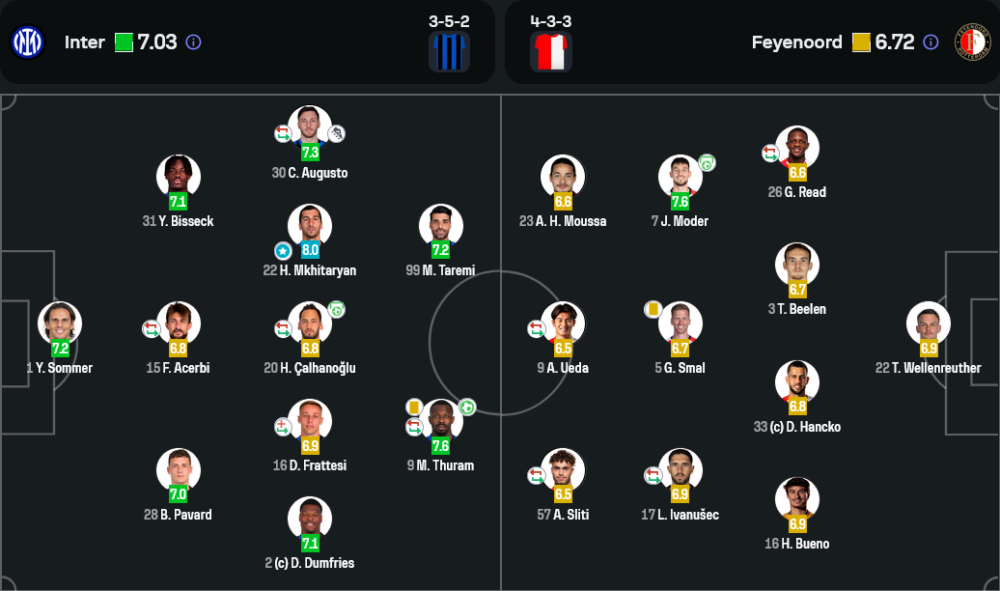Select A. Ueda's player portrait
This screenshot has width=1000, height=591.
563,324
